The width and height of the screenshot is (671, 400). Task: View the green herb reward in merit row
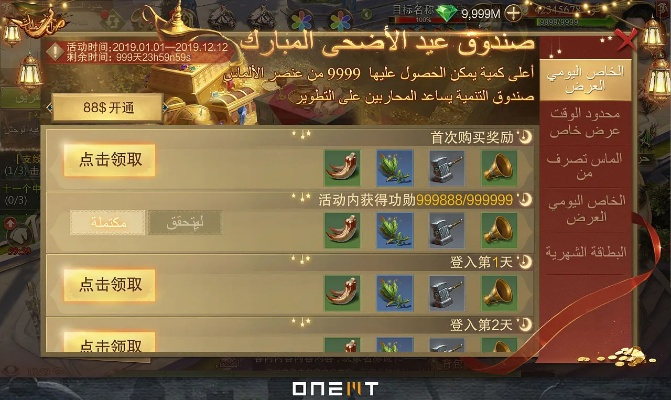(x=393, y=229)
